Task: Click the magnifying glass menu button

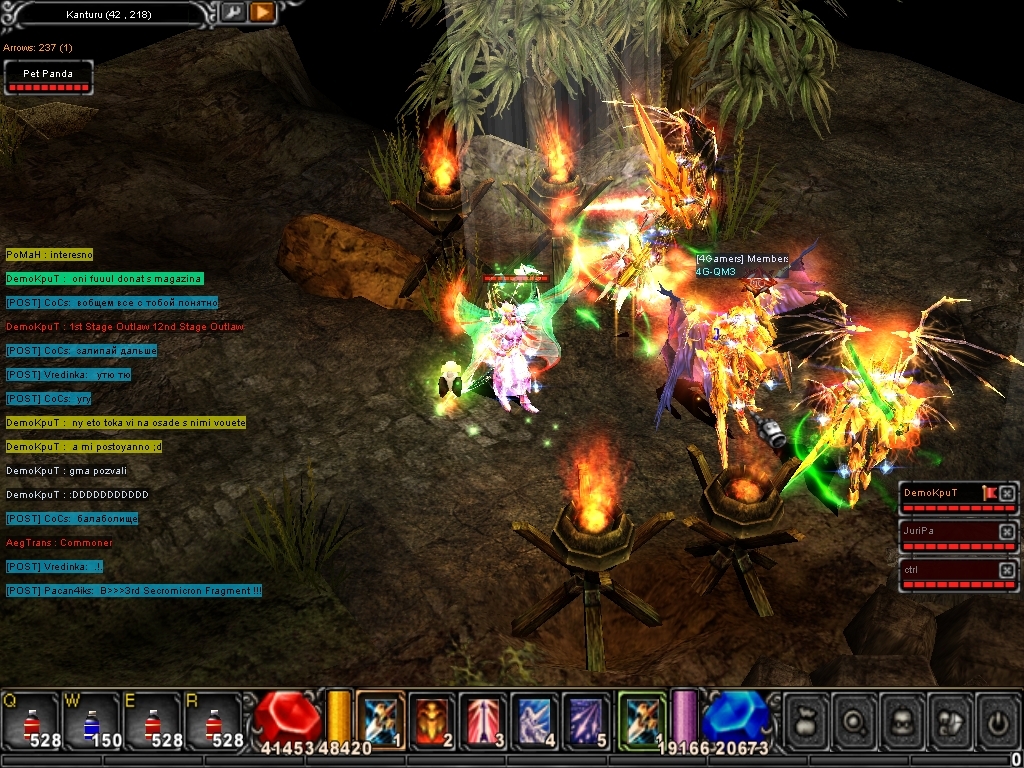Action: point(856,719)
